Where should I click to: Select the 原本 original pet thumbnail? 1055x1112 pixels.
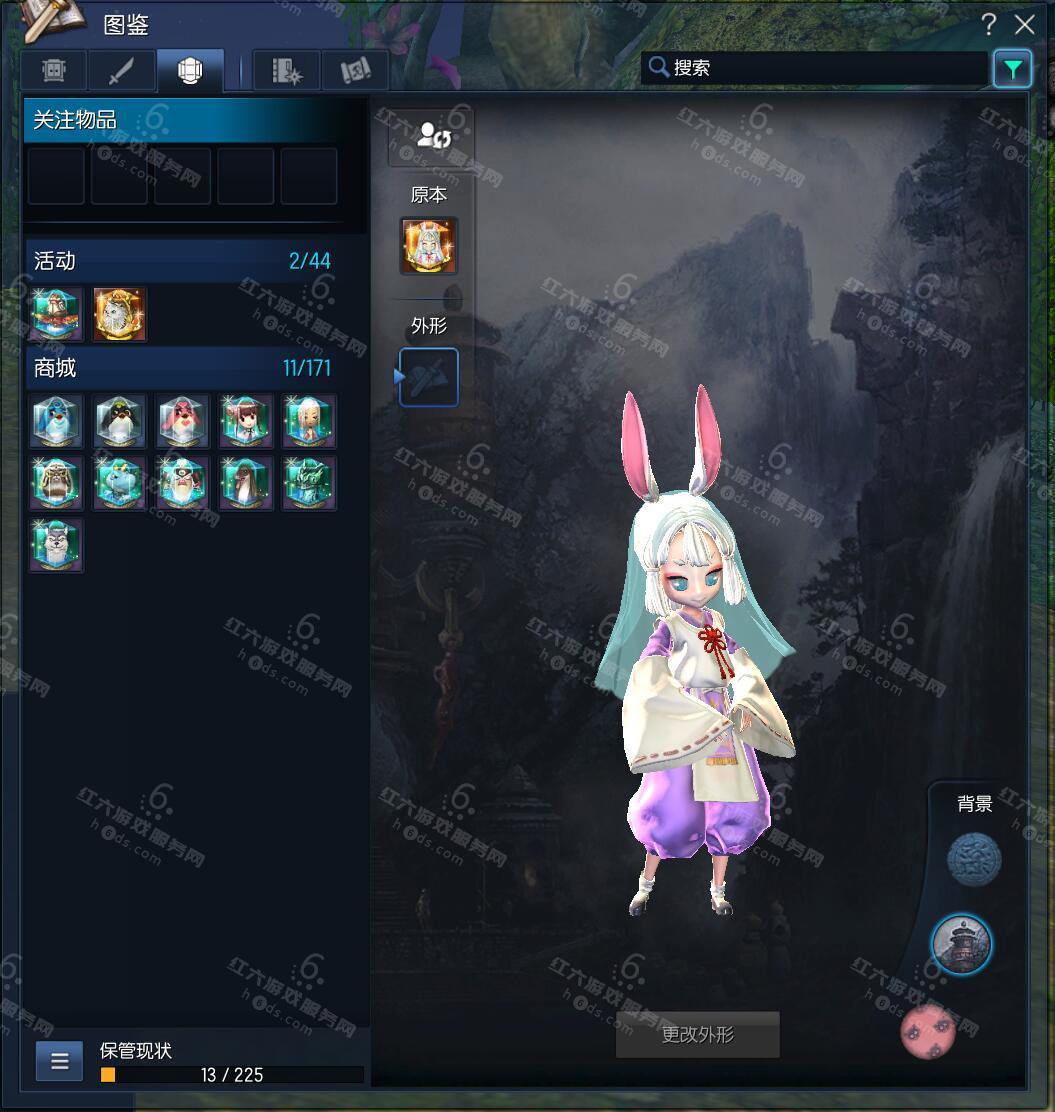tap(429, 246)
